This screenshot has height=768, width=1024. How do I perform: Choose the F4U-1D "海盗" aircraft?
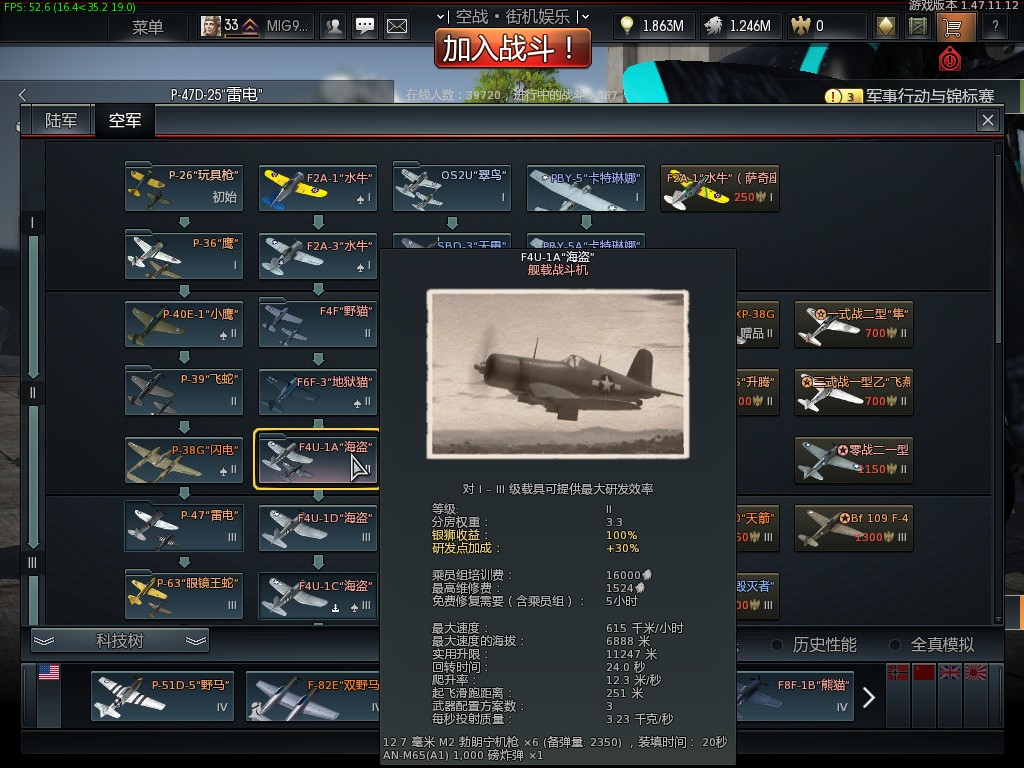pyautogui.click(x=318, y=527)
